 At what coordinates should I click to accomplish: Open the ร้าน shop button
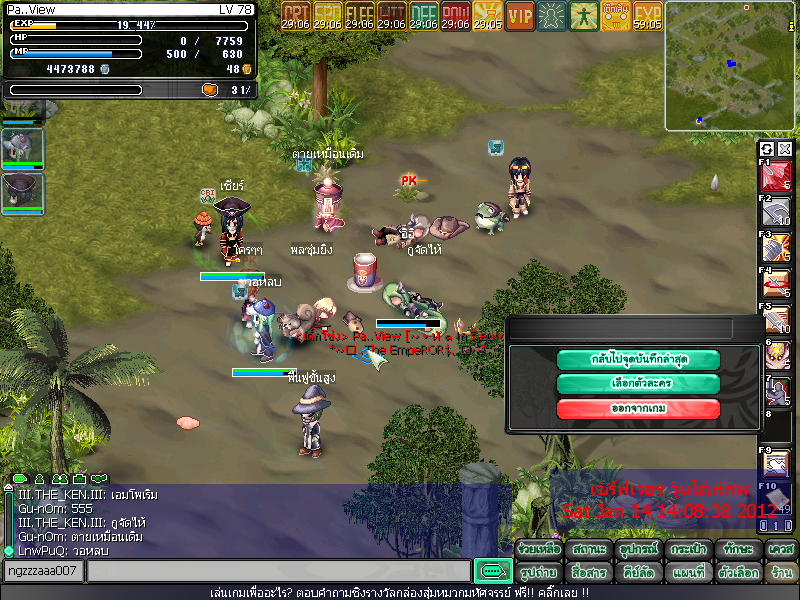point(781,573)
